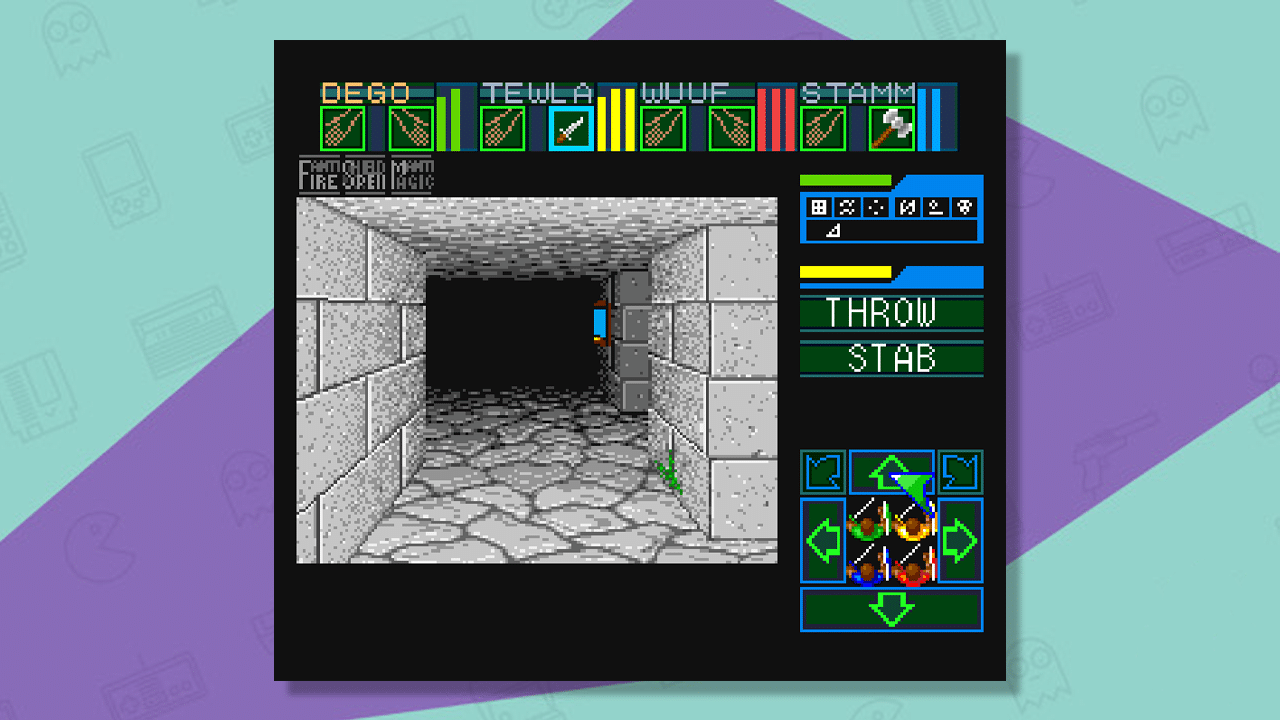Click the FIRE rune indicator above the viewport
Screen dimensions: 1280x720
point(316,175)
